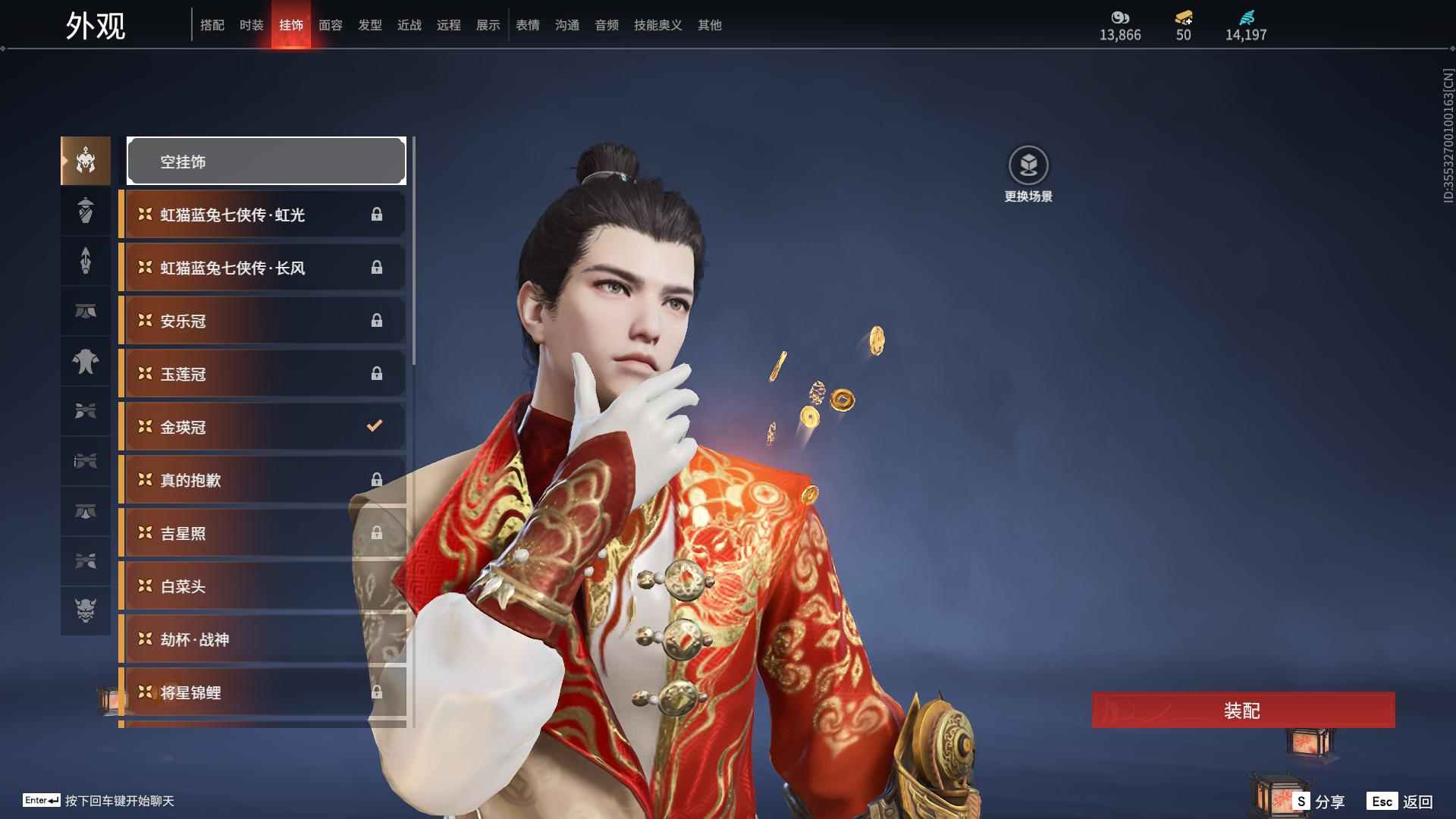Open the 搭配 tab
Viewport: 1456px width, 819px height.
pos(212,25)
